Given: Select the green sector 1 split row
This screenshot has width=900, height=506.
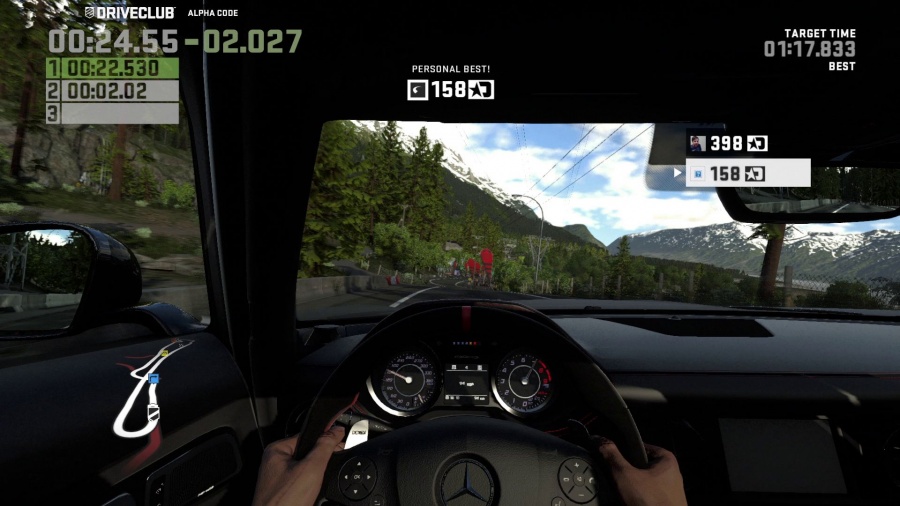Looking at the screenshot, I should pos(113,68).
